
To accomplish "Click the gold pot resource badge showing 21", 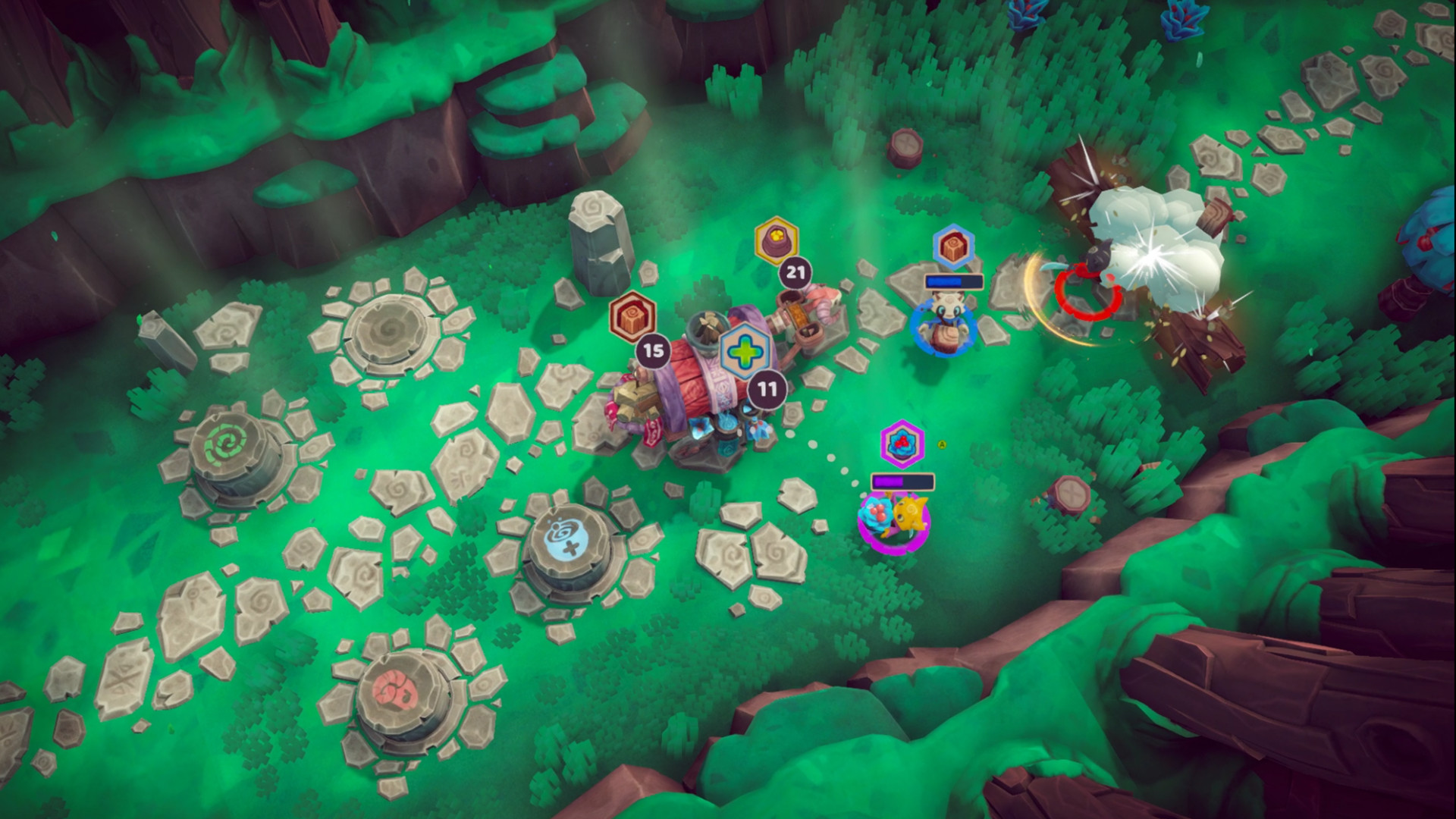I will (776, 240).
